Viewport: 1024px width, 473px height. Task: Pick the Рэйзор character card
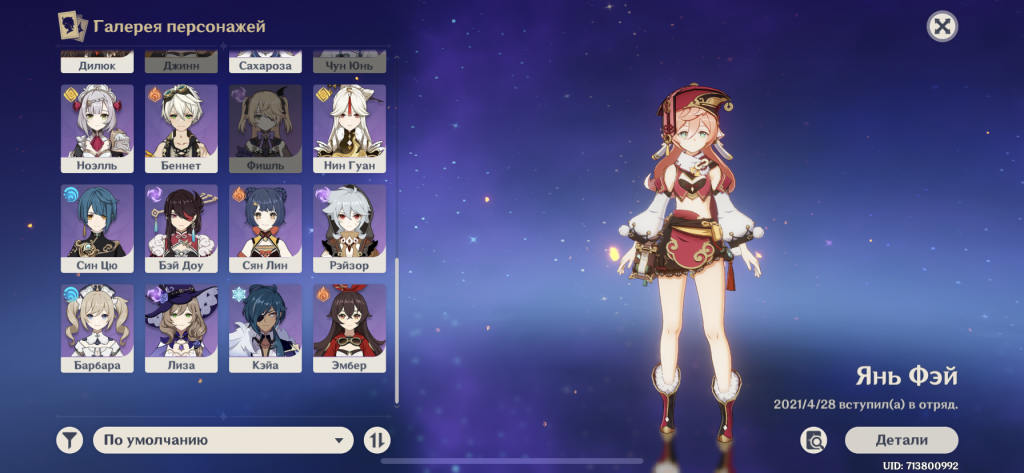click(x=349, y=229)
